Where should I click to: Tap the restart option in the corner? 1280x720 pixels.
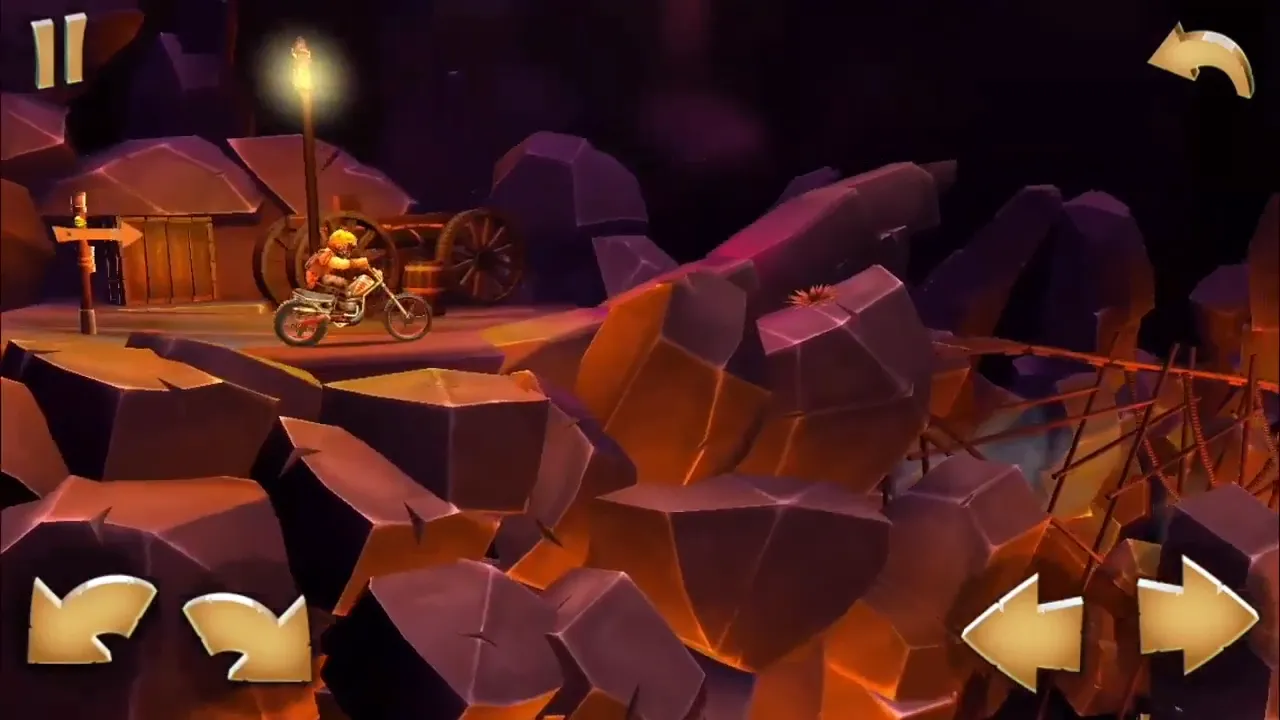[1200, 60]
